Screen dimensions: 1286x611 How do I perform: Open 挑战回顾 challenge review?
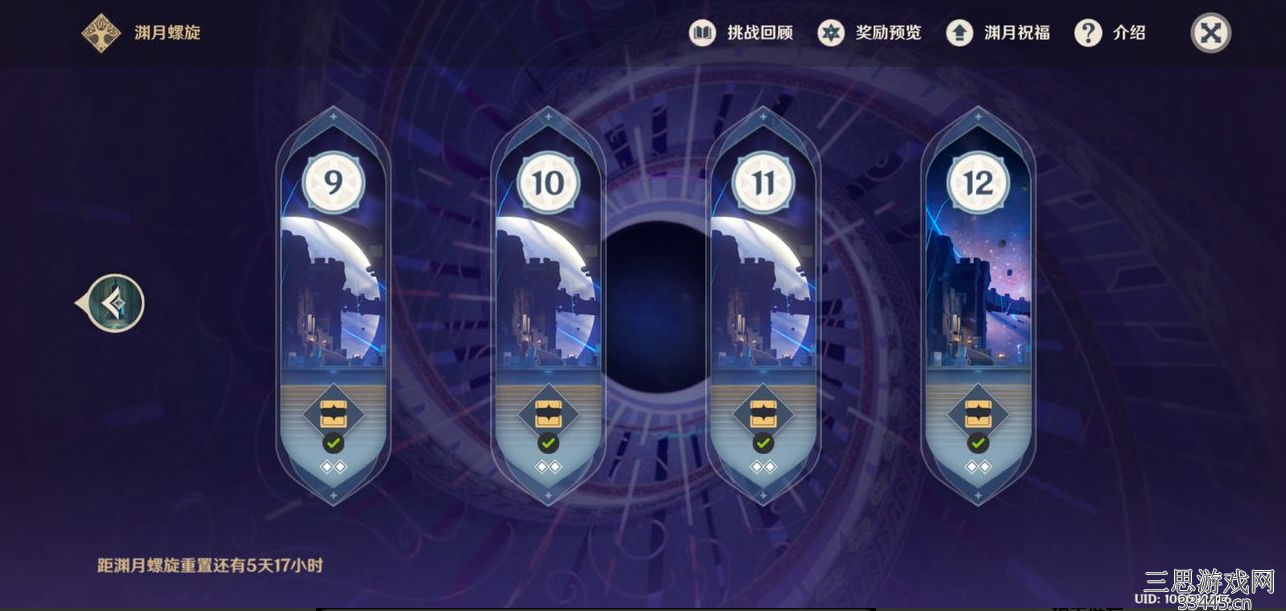pos(741,33)
